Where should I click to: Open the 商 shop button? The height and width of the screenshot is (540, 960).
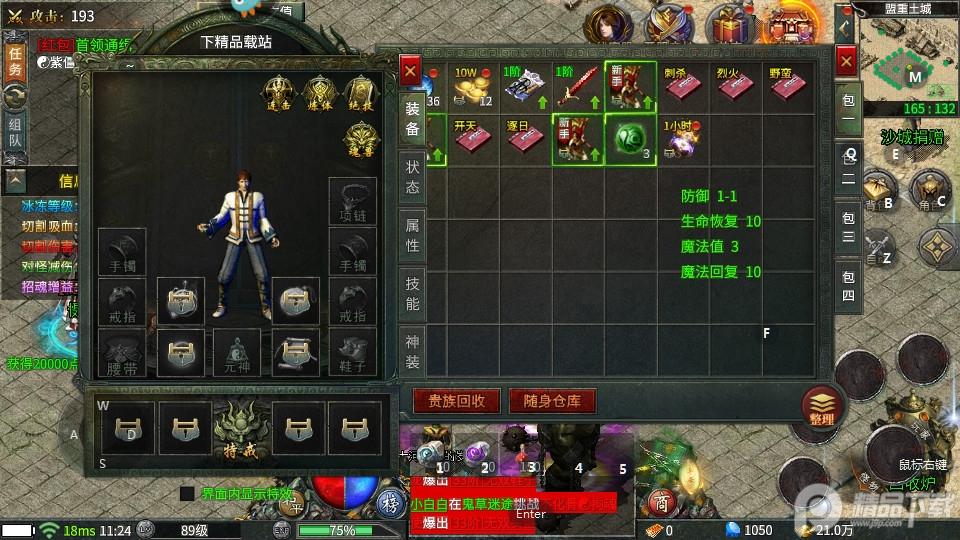tap(660, 502)
